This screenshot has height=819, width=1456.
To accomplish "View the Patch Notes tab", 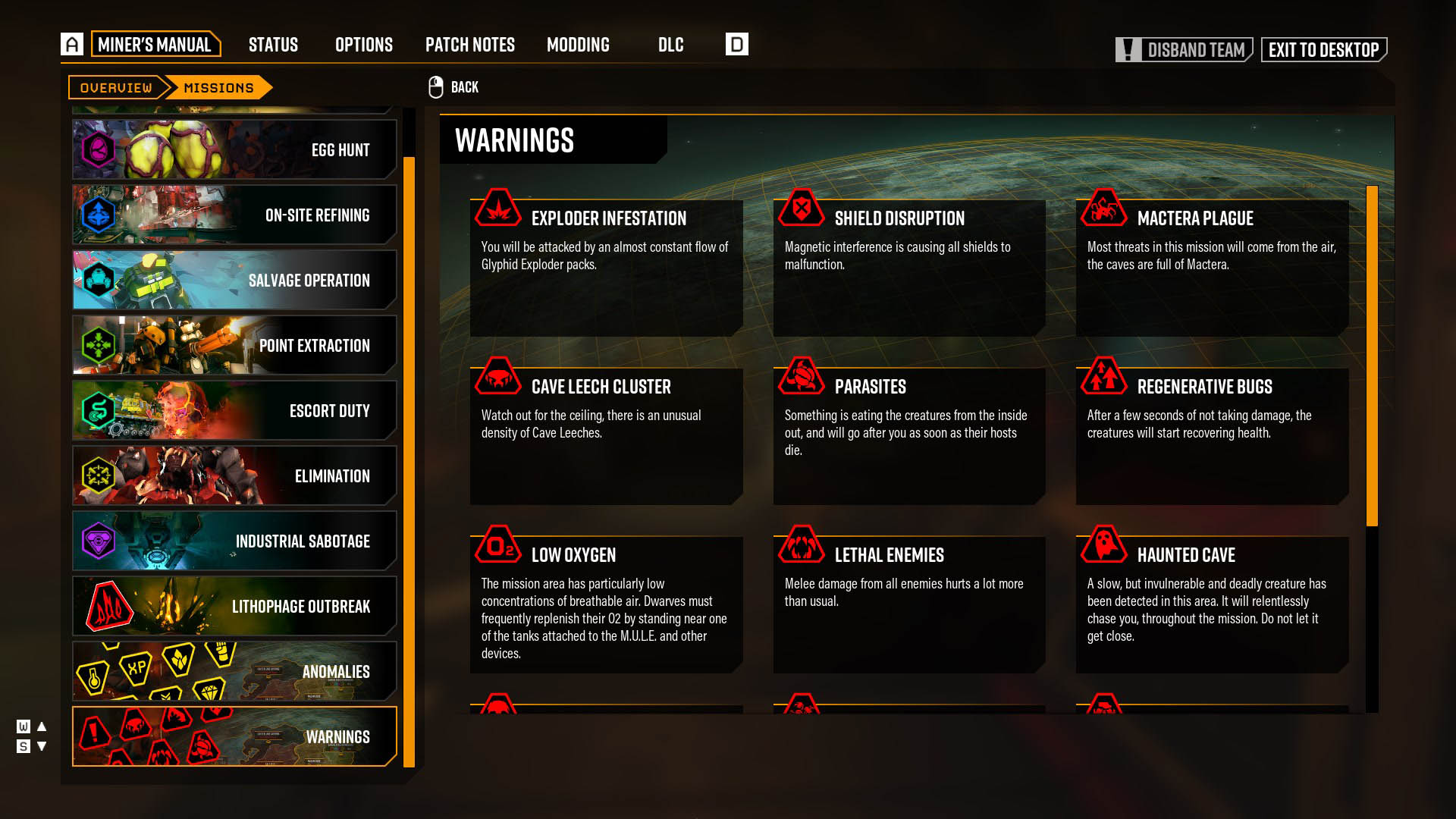I will [469, 45].
